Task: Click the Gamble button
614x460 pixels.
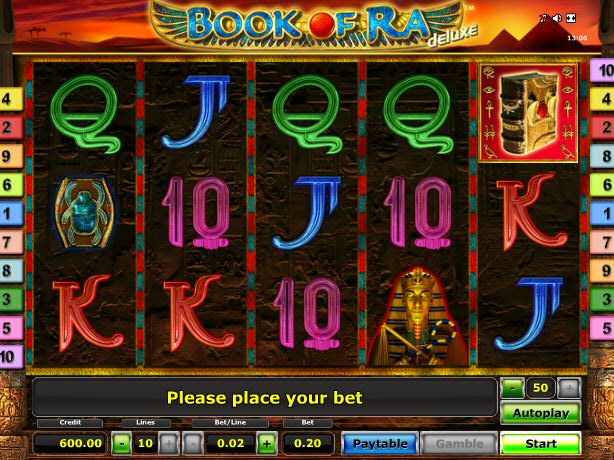Action: 459,443
